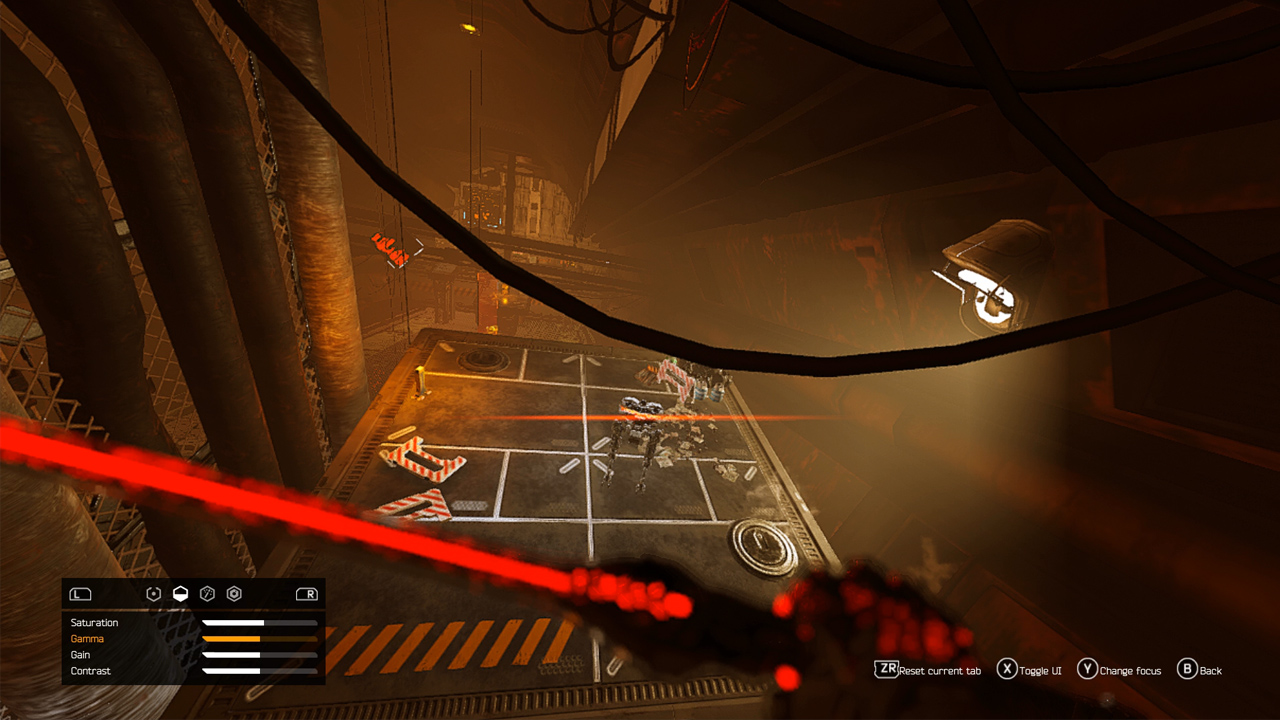Open the effects wand hexagon tab icon
The width and height of the screenshot is (1280, 720).
[208, 593]
